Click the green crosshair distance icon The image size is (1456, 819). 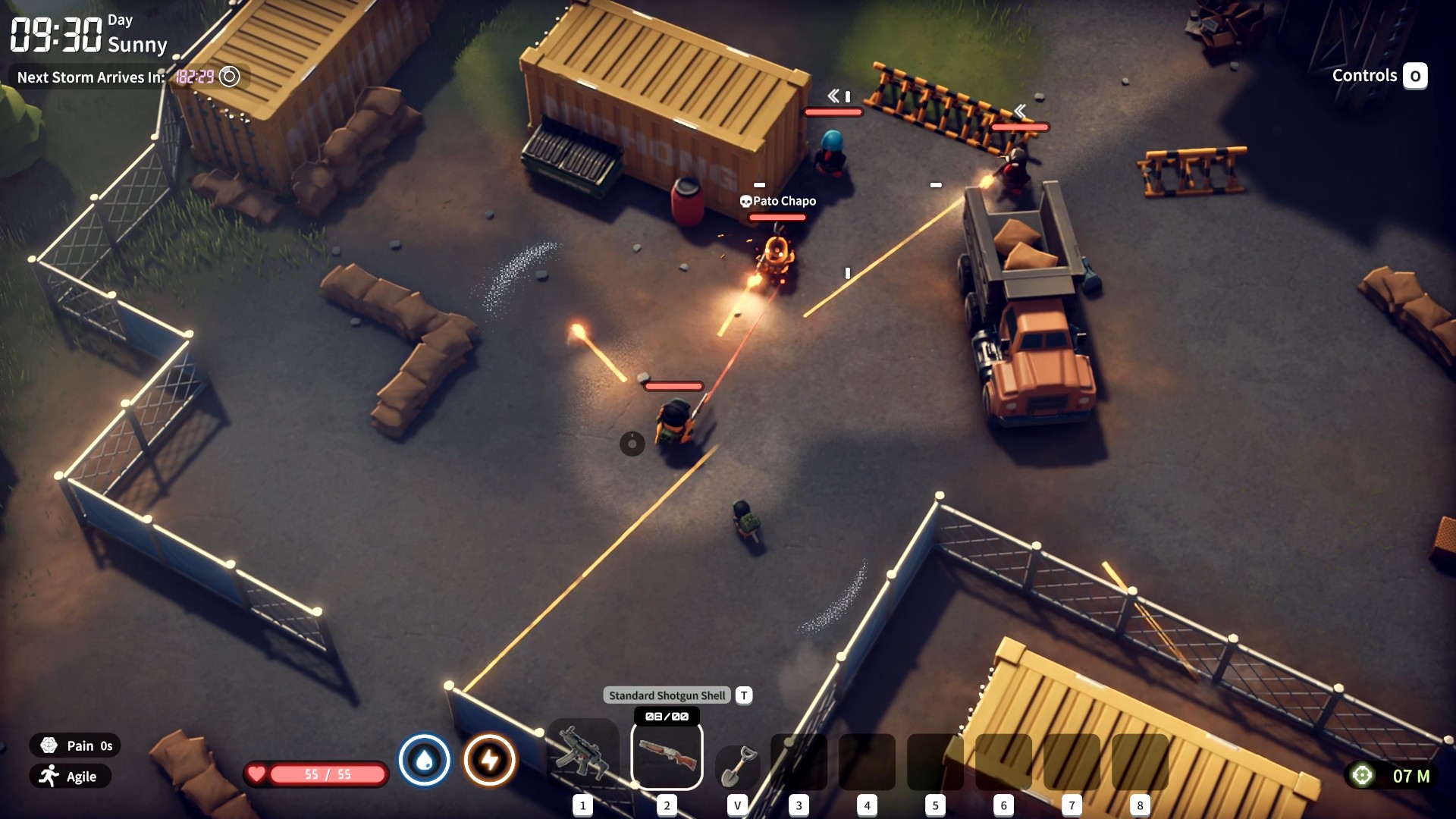click(1362, 775)
